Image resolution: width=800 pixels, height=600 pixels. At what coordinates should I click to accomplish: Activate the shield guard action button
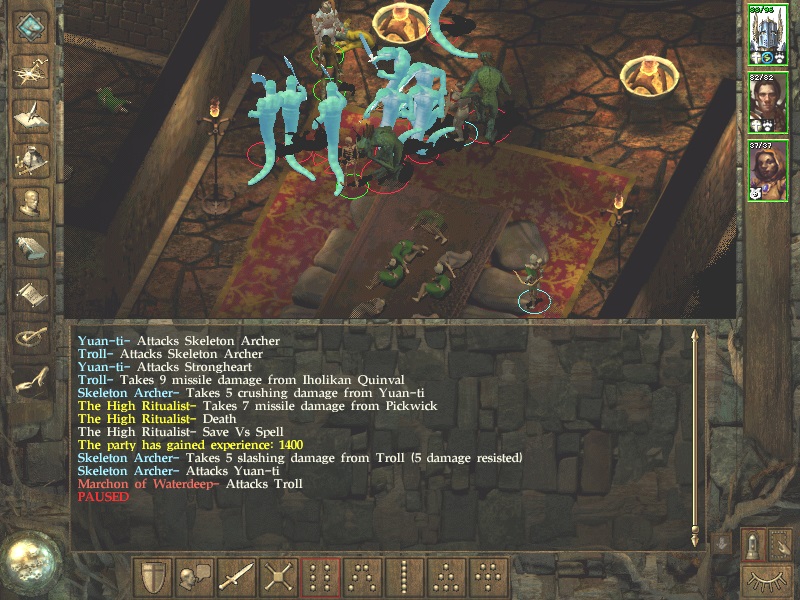click(x=153, y=577)
